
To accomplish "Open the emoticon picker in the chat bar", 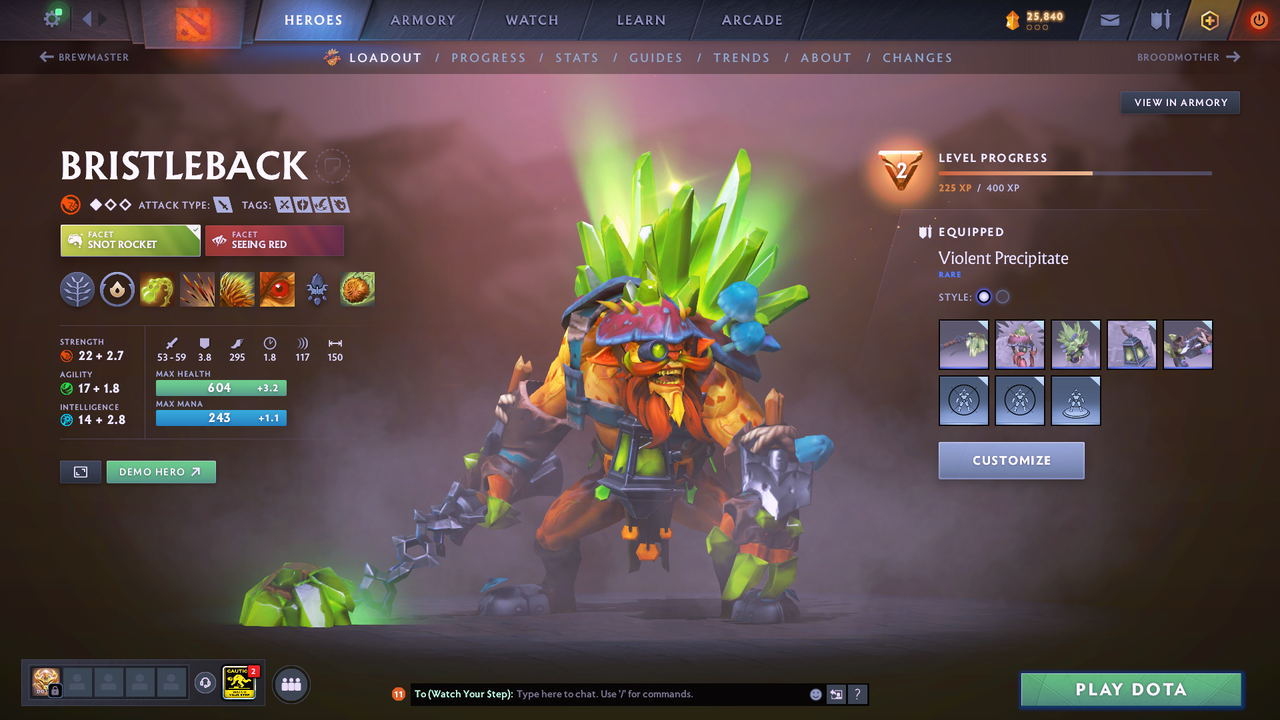I will [815, 694].
